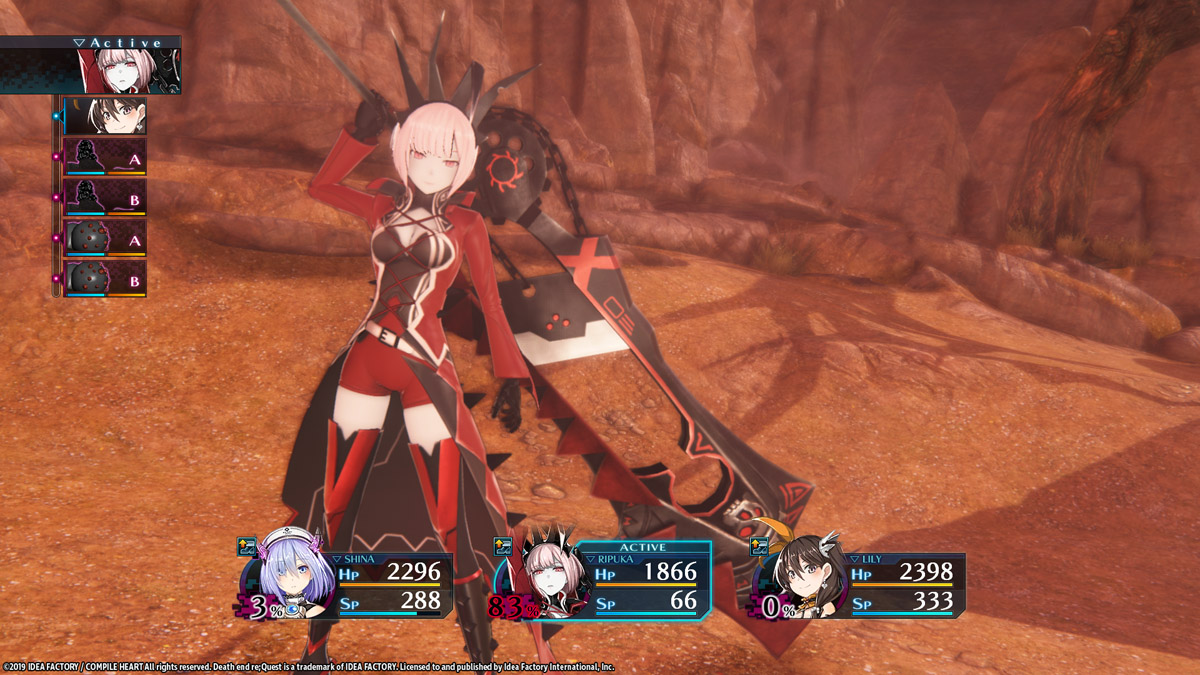Pick round grey enemy B in the turn order
Viewport: 1200px width, 675px height.
pyautogui.click(x=105, y=279)
